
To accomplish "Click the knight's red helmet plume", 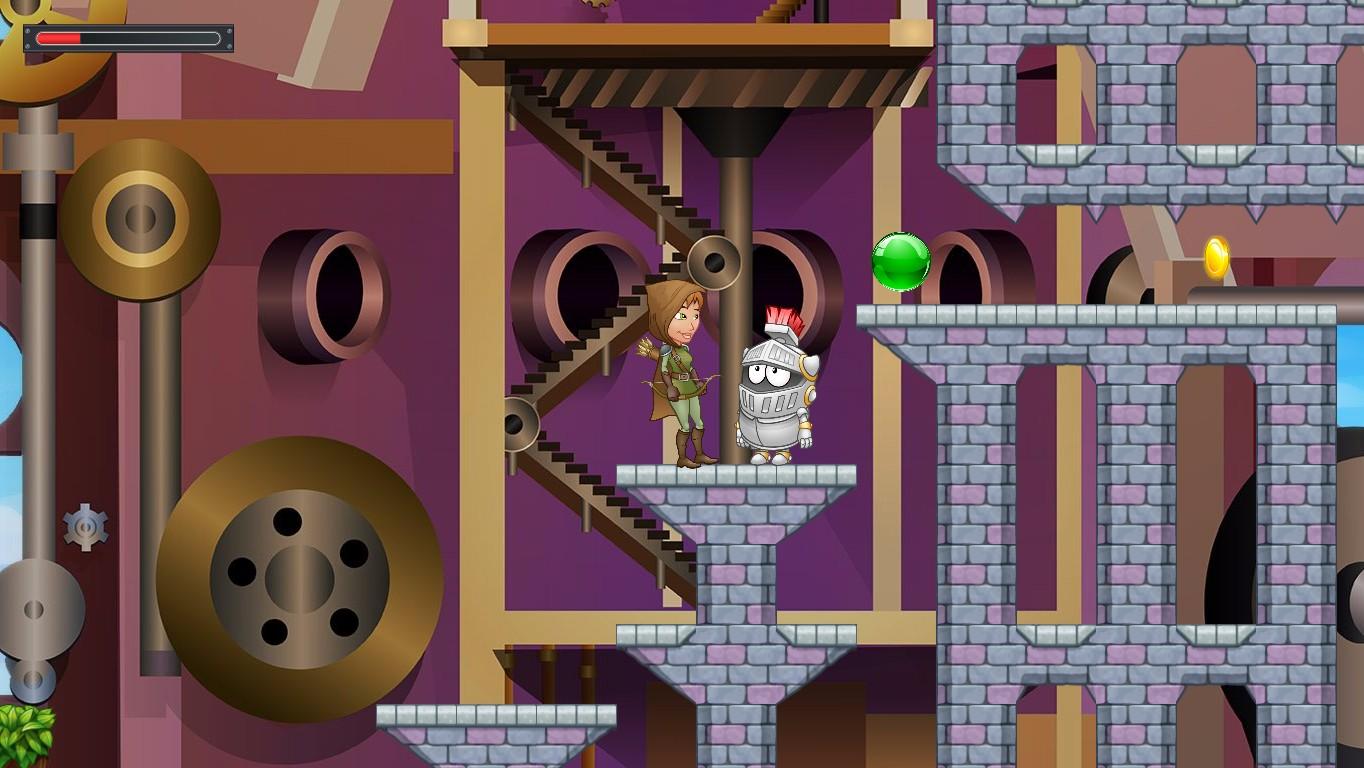I will [785, 316].
